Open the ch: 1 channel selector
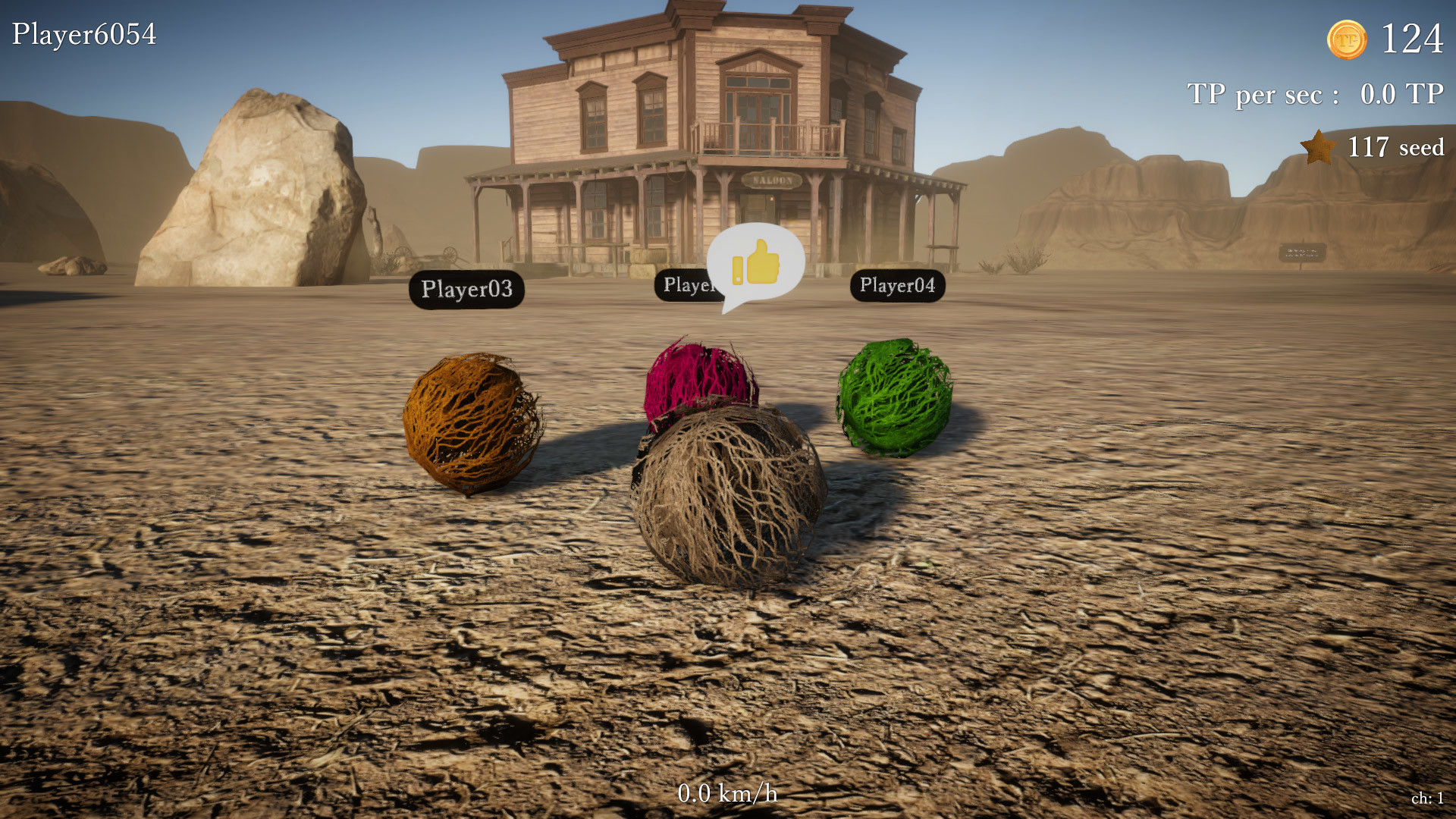The width and height of the screenshot is (1456, 819). 1426,798
